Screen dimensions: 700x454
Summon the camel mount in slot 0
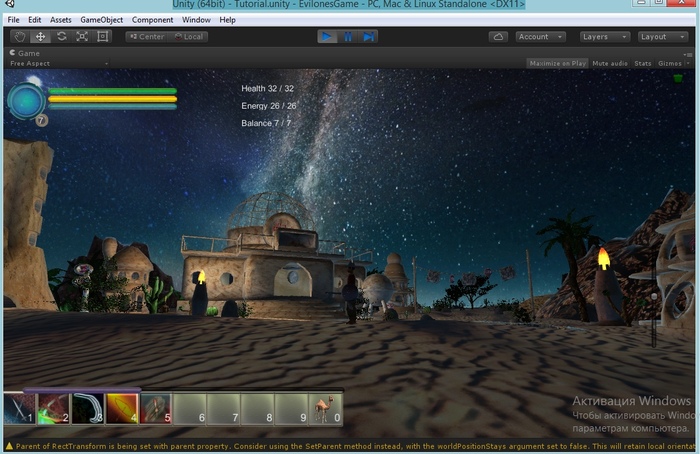click(x=326, y=408)
